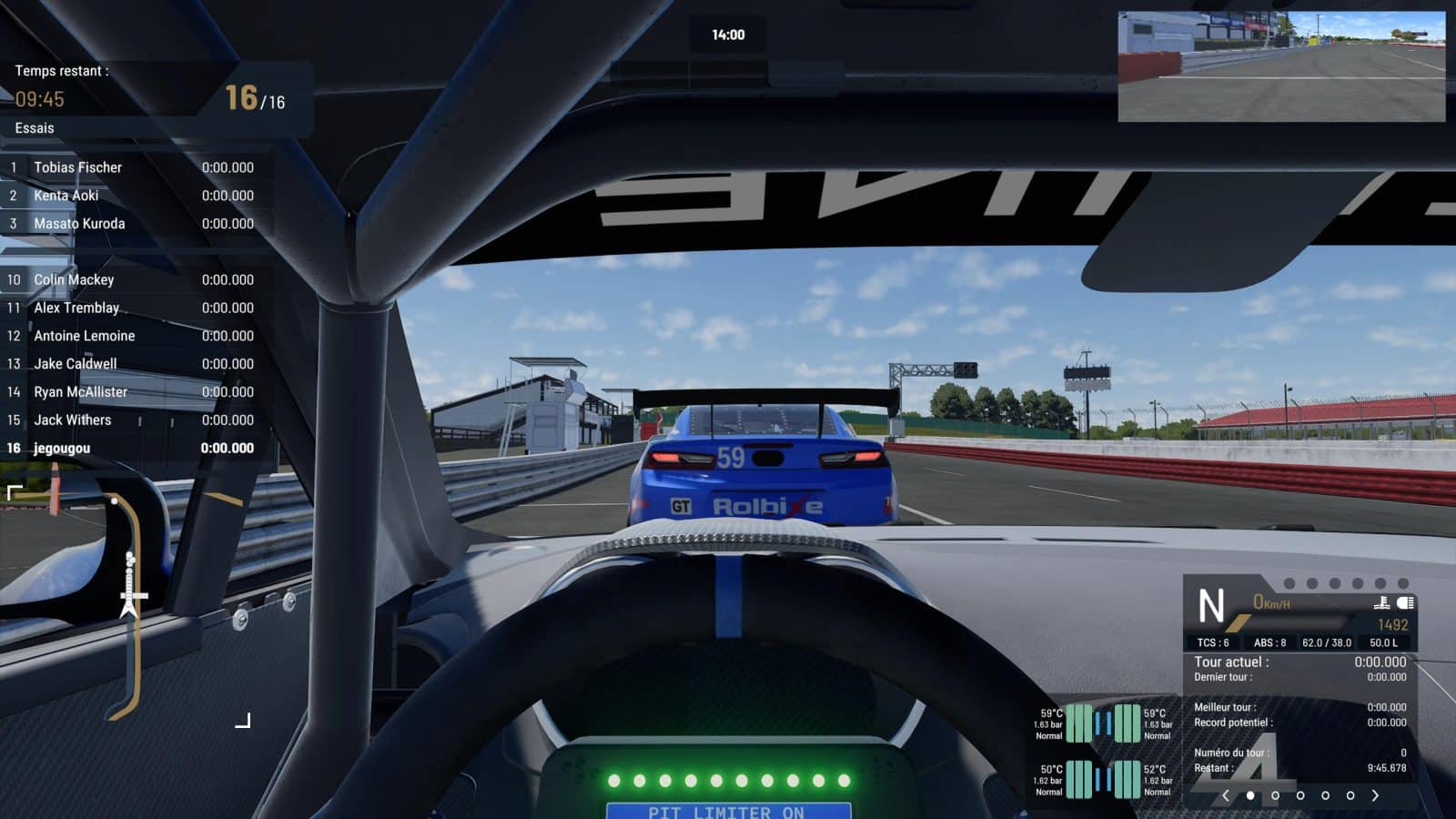Click the rear-view camera thumbnail

[x=1281, y=66]
